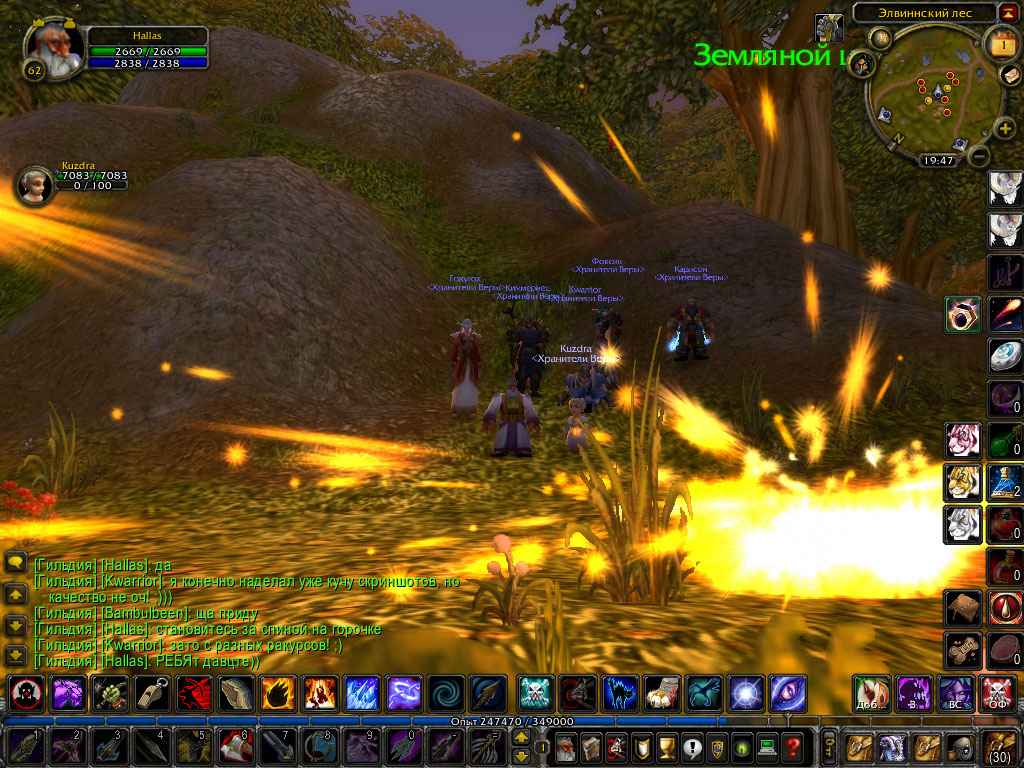1024x768 pixels.
Task: Open the chat menu speech bubble button
Action: click(15, 563)
